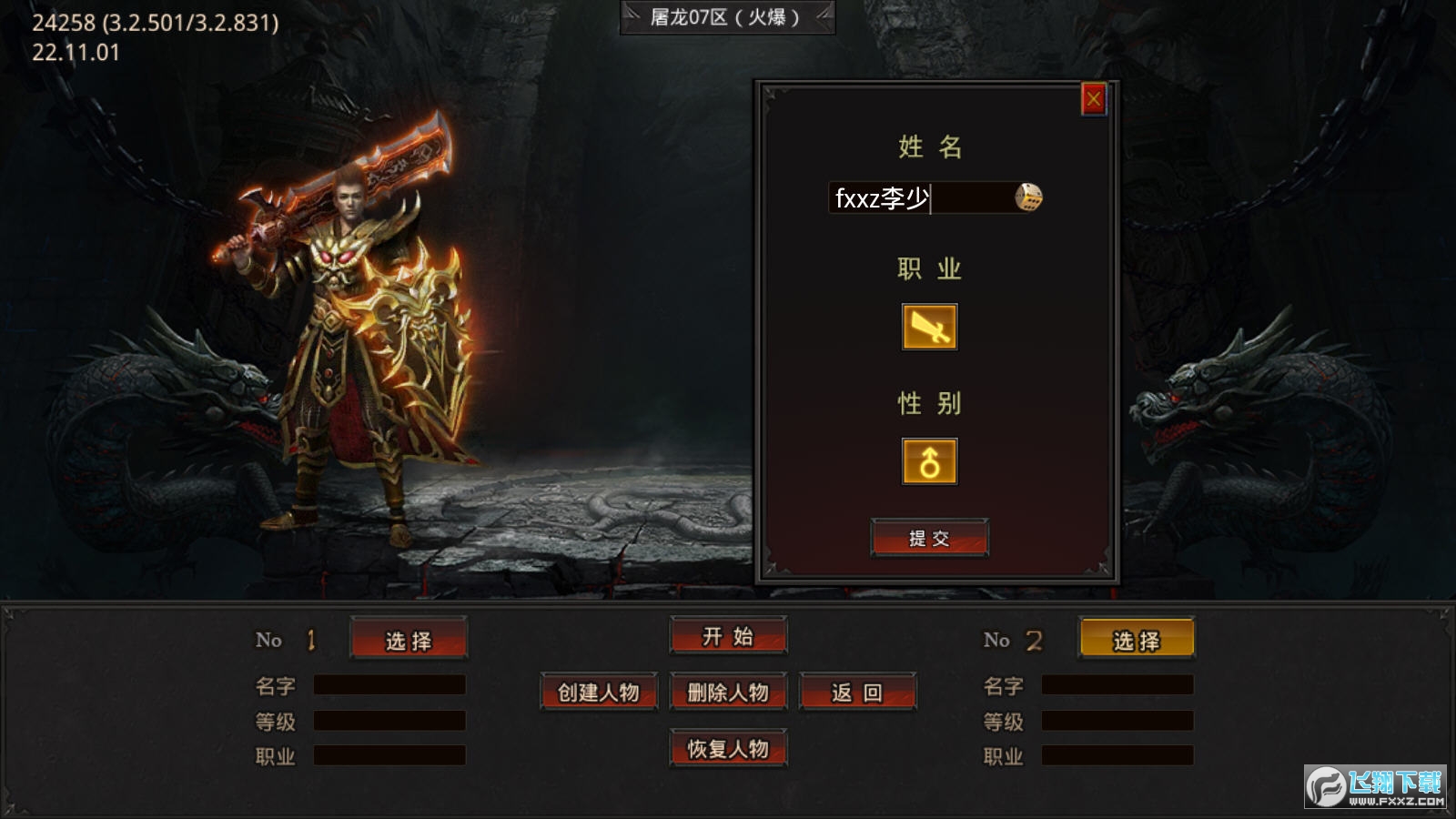Screen dimensions: 1456x819
Task: Click 创建人物 to create a character
Action: click(598, 692)
